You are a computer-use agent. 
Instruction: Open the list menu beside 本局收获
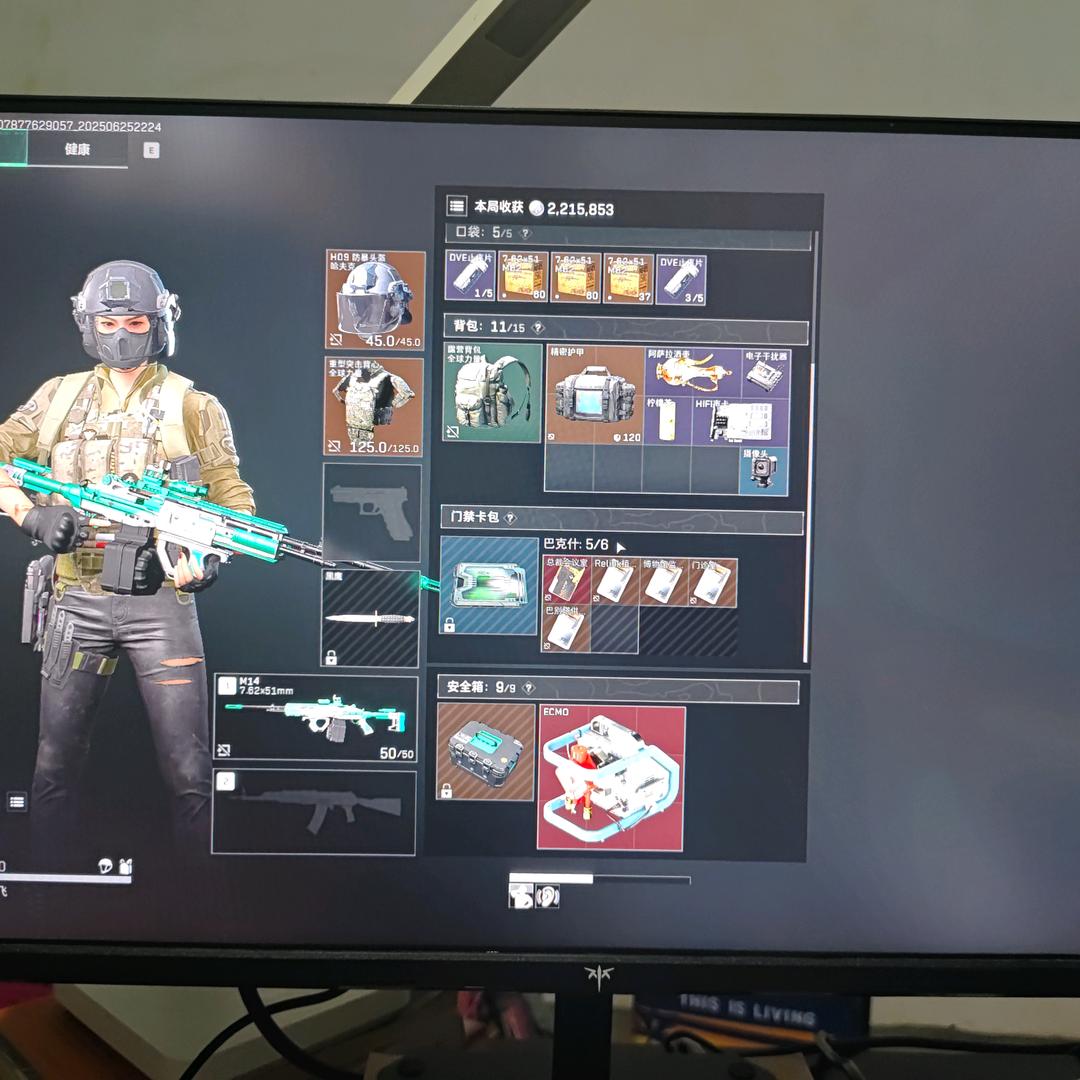click(x=457, y=206)
